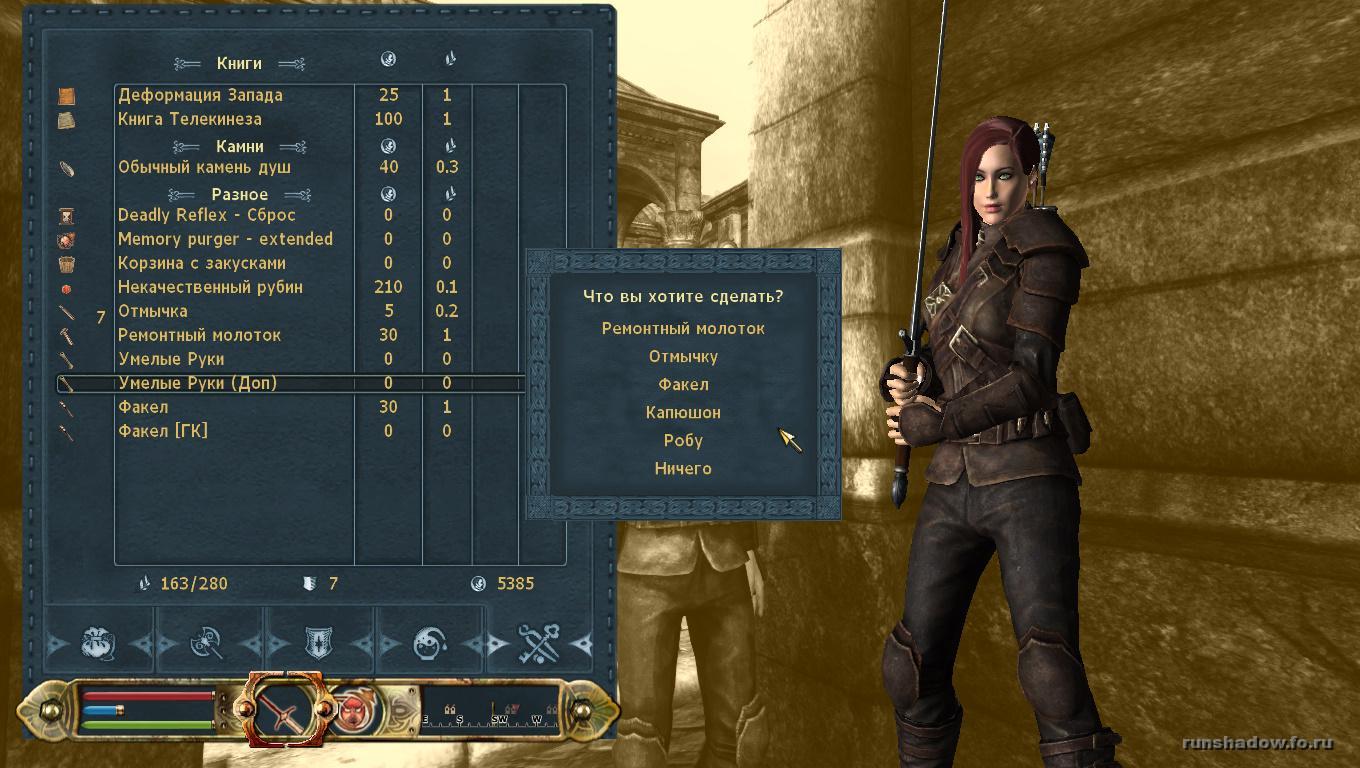Image resolution: width=1360 pixels, height=768 pixels.
Task: Select Обычный камень душ in the list
Action: point(202,167)
